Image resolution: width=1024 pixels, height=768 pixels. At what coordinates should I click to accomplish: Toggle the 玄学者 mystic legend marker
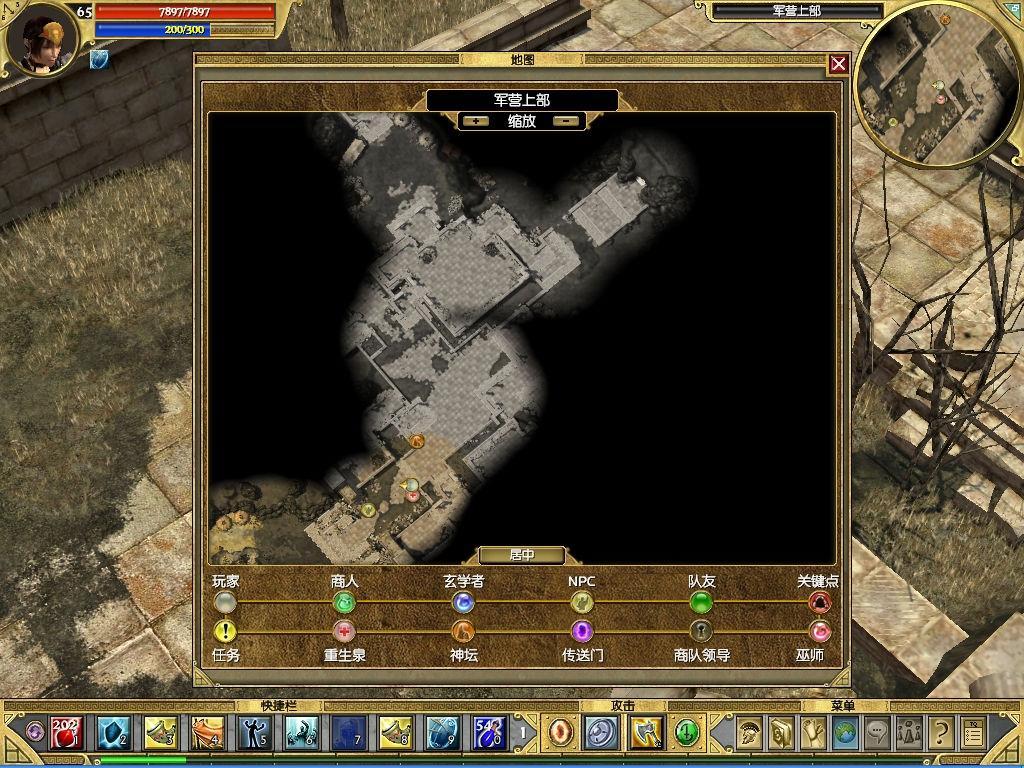462,602
